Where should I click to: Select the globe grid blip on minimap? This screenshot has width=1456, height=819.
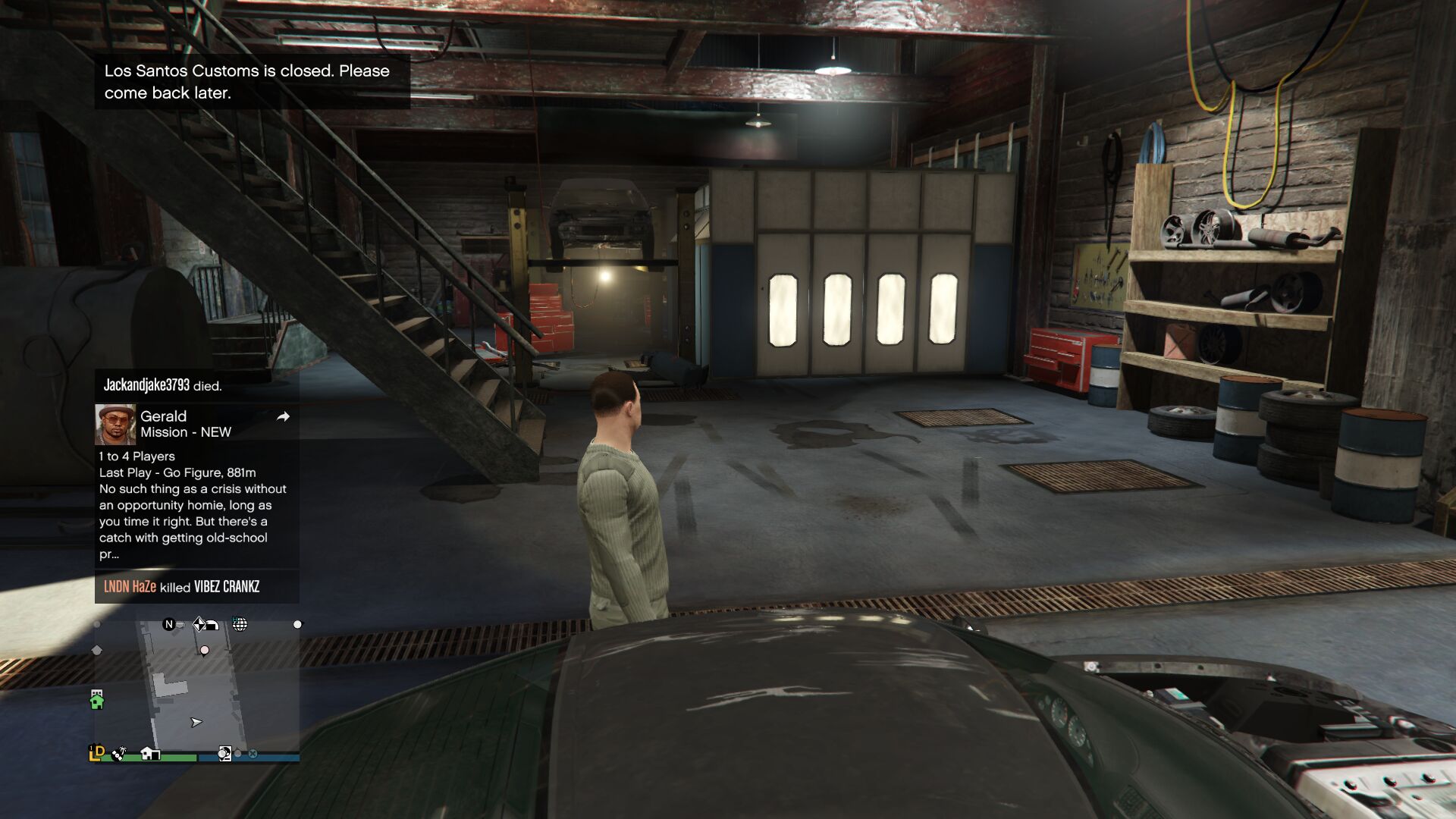(x=240, y=624)
